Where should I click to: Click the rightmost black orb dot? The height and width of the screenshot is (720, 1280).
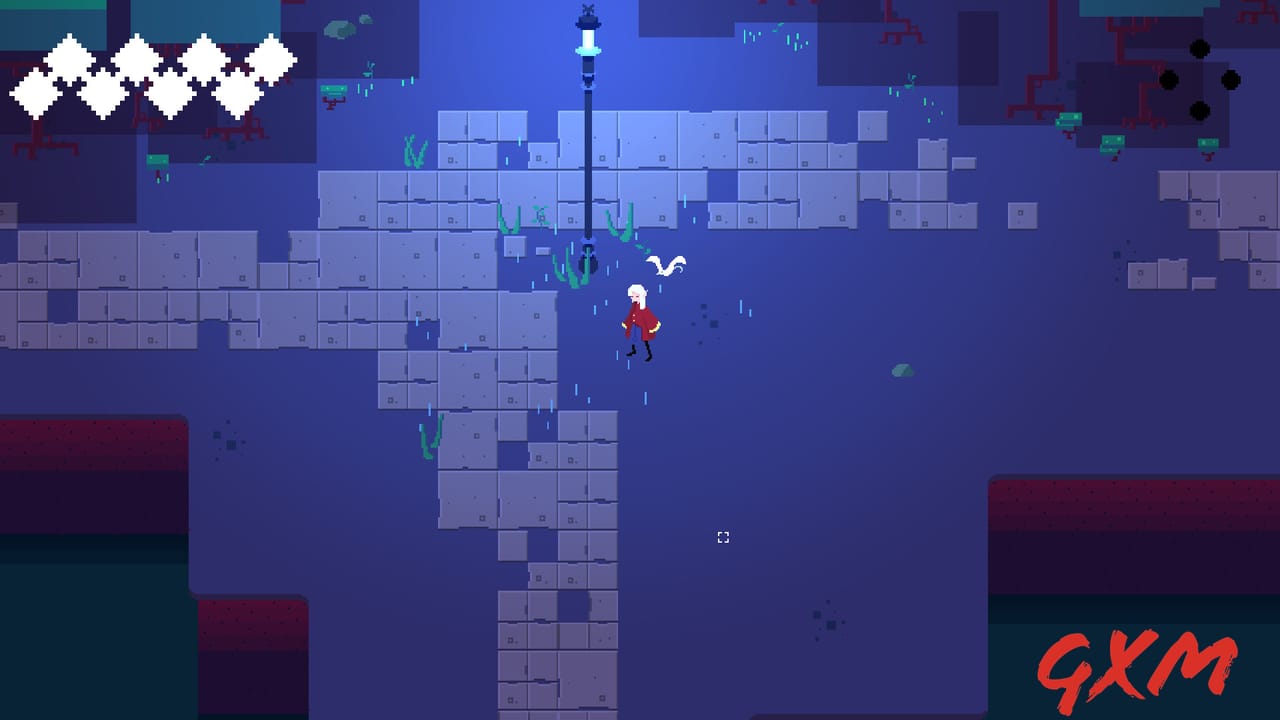1230,80
